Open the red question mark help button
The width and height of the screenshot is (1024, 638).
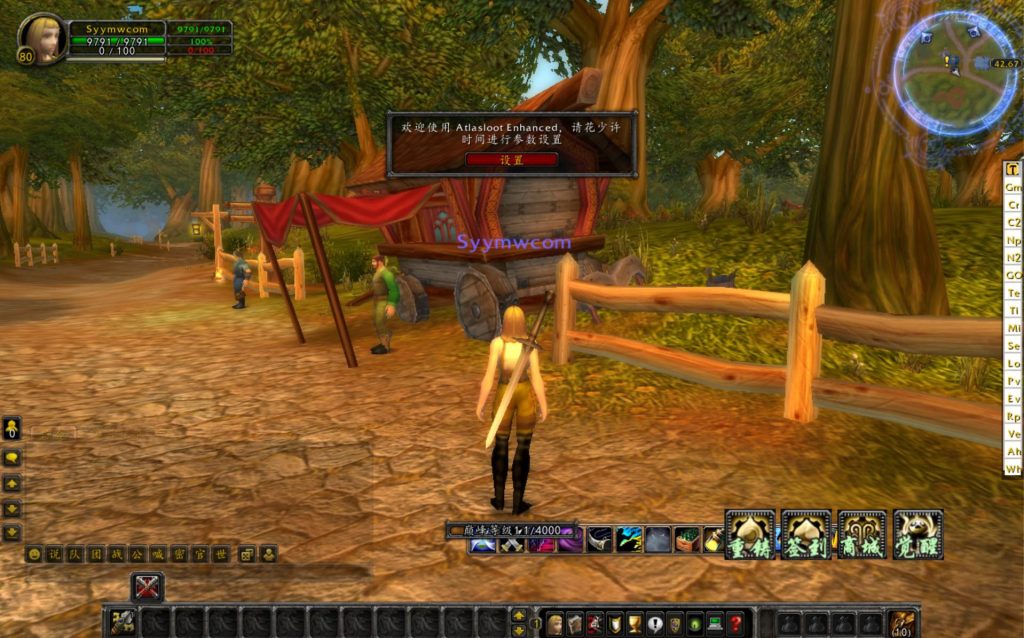coord(736,623)
